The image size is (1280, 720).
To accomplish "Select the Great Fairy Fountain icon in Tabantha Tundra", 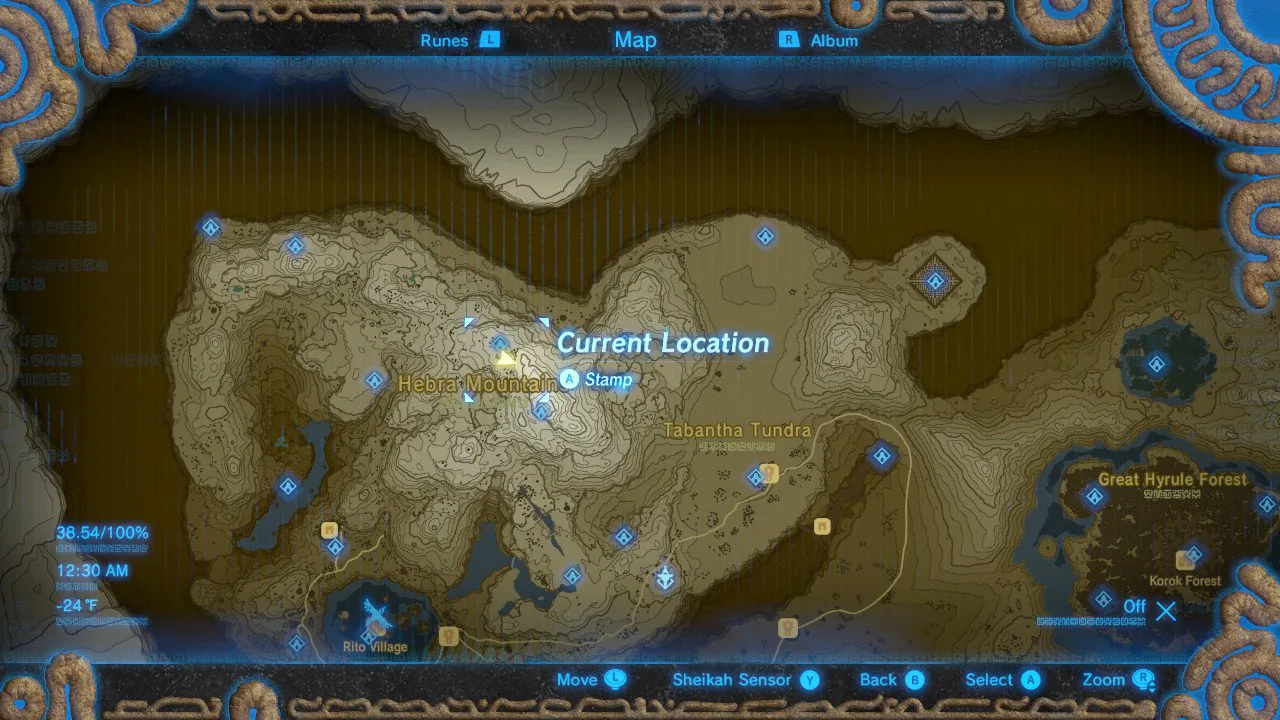I will (x=665, y=576).
